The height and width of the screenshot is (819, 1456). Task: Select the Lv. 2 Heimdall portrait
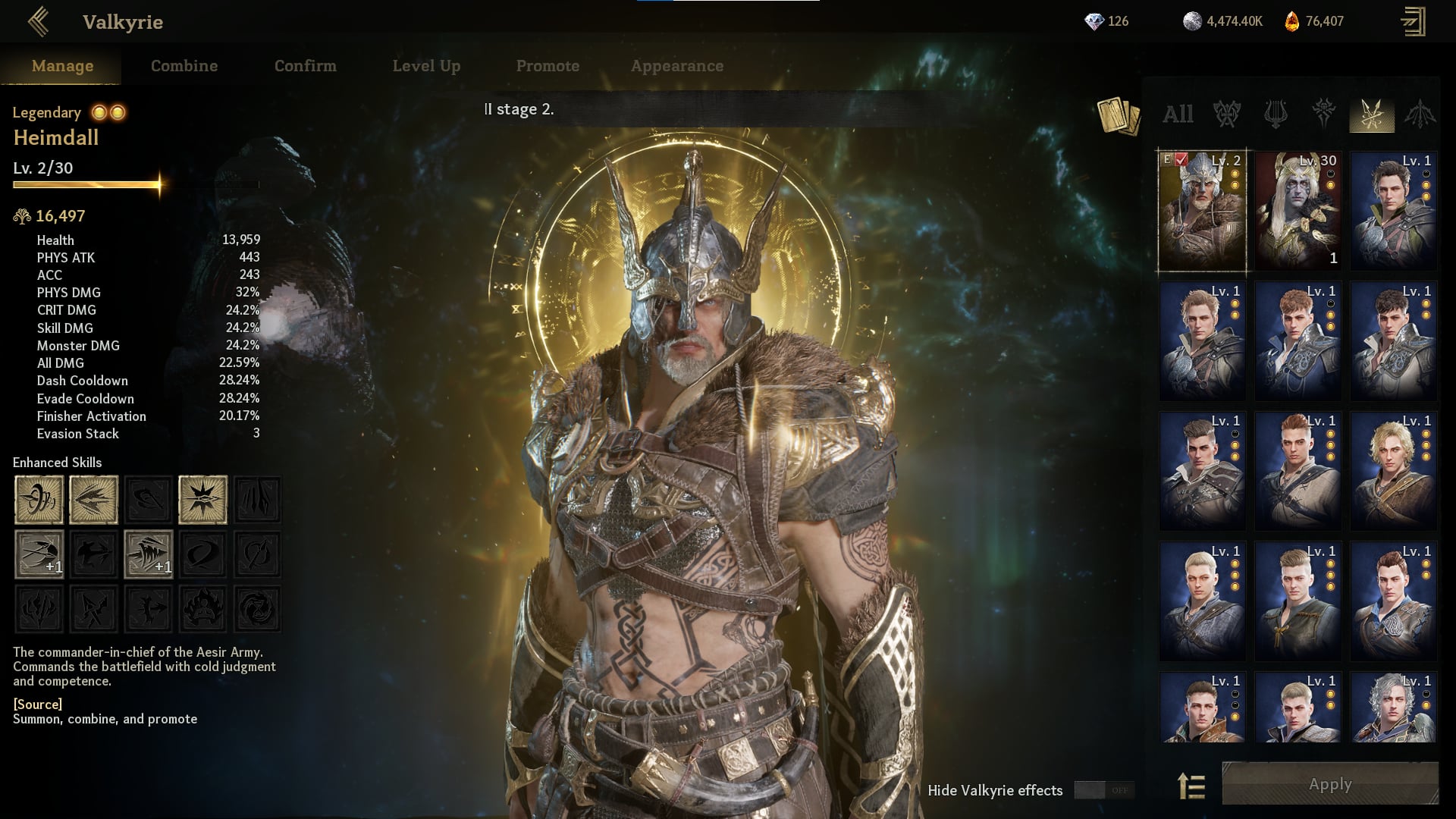(1202, 211)
